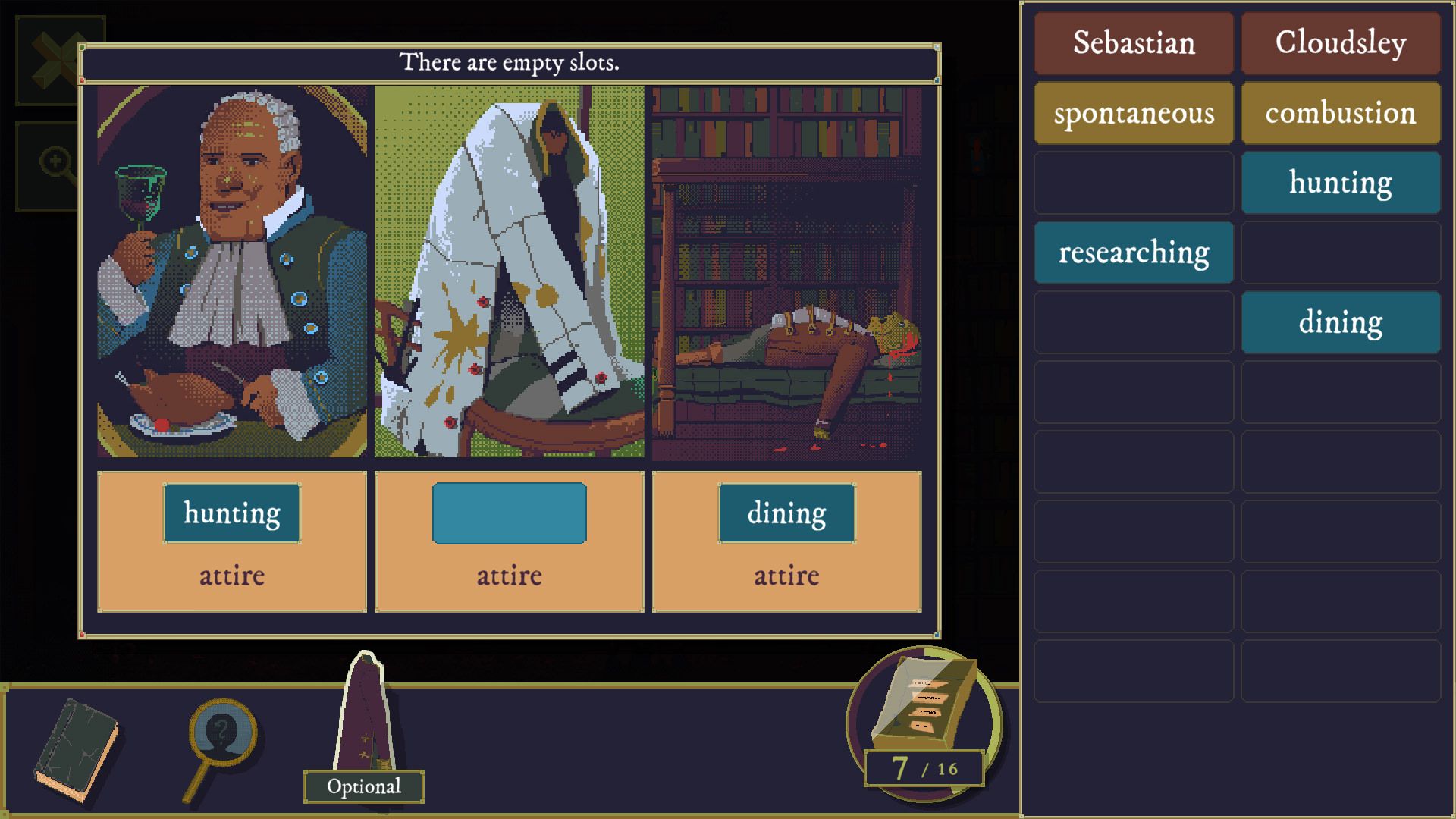Select the "Sebastian" word tile
The height and width of the screenshot is (819, 1456).
click(x=1133, y=43)
